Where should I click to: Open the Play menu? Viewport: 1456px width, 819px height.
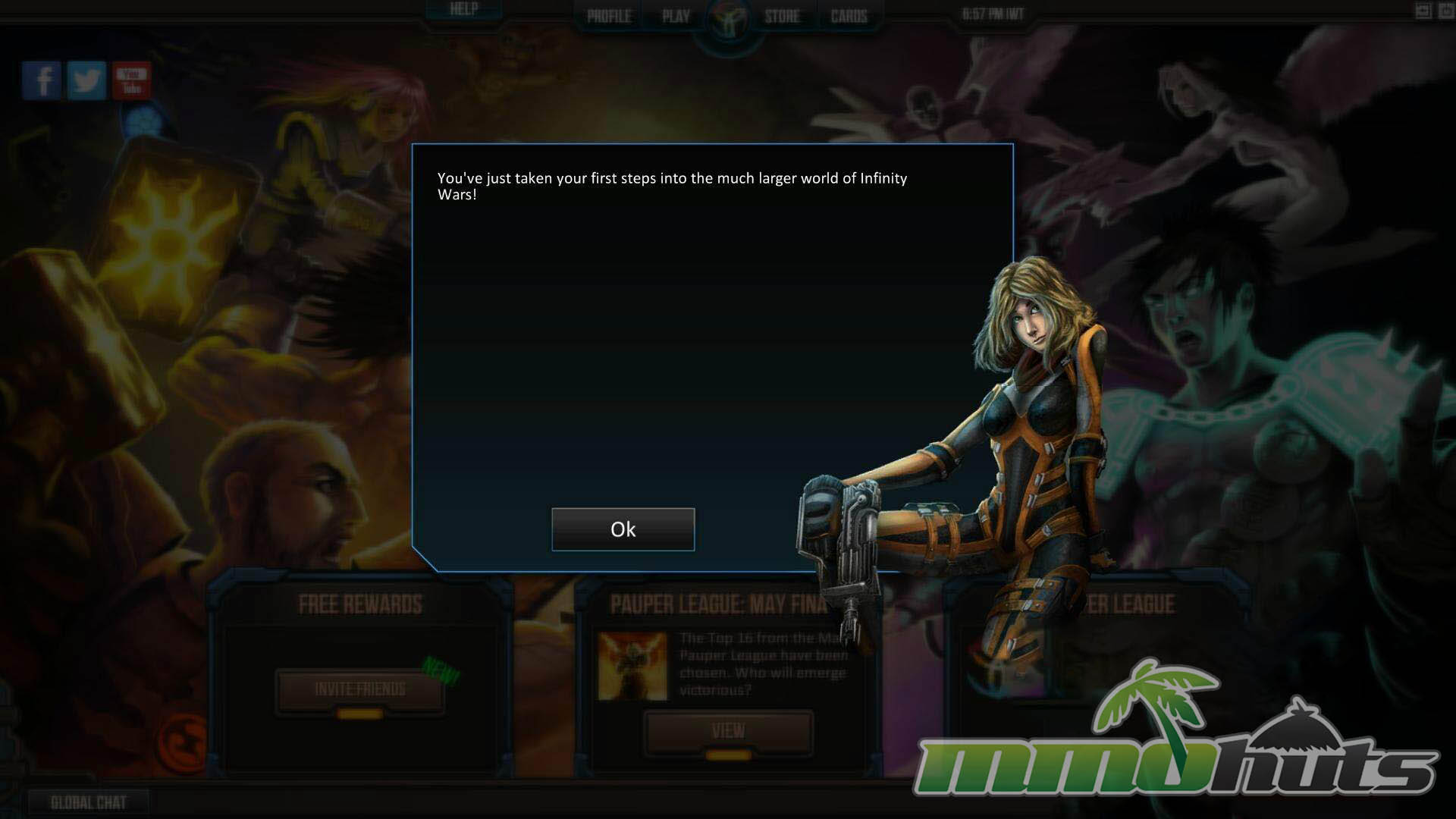[676, 16]
